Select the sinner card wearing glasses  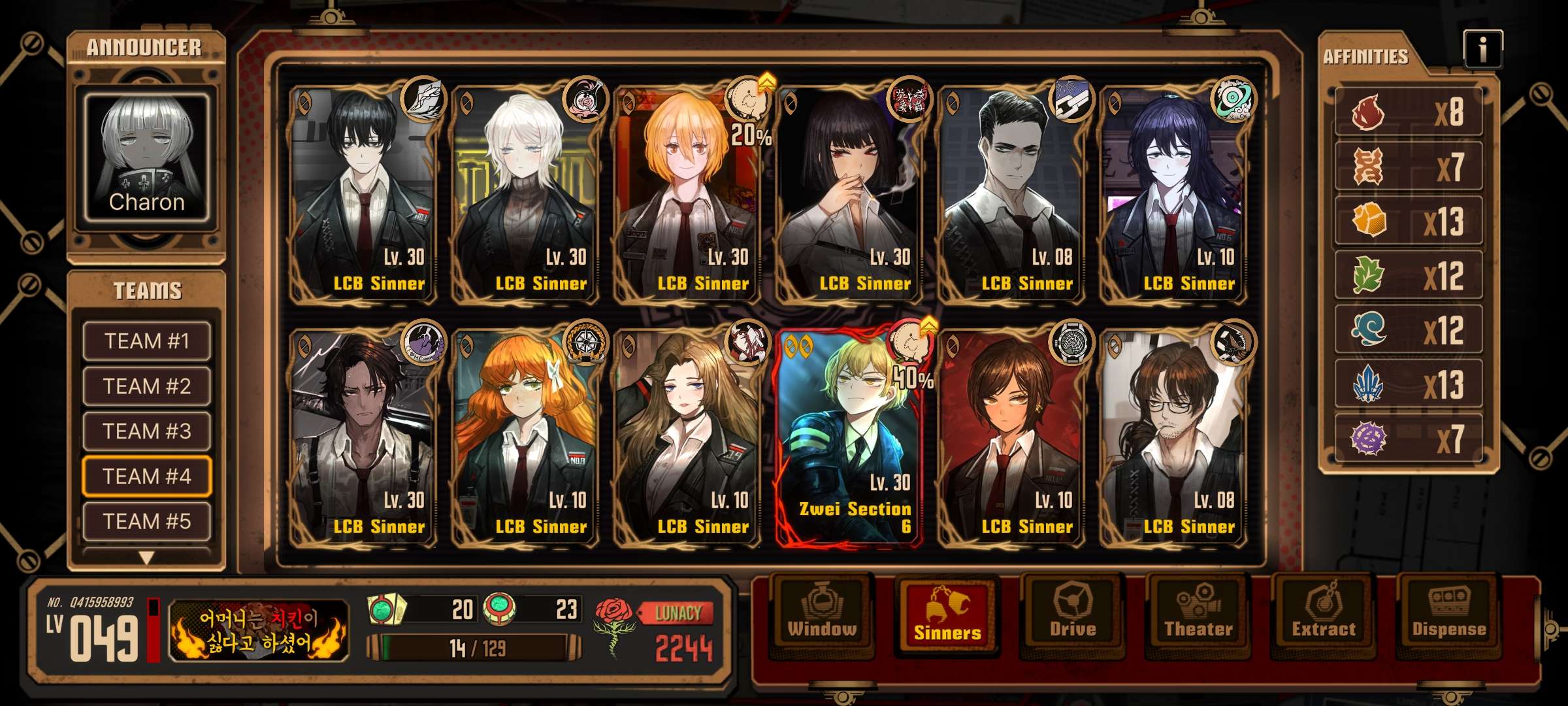coord(1173,438)
